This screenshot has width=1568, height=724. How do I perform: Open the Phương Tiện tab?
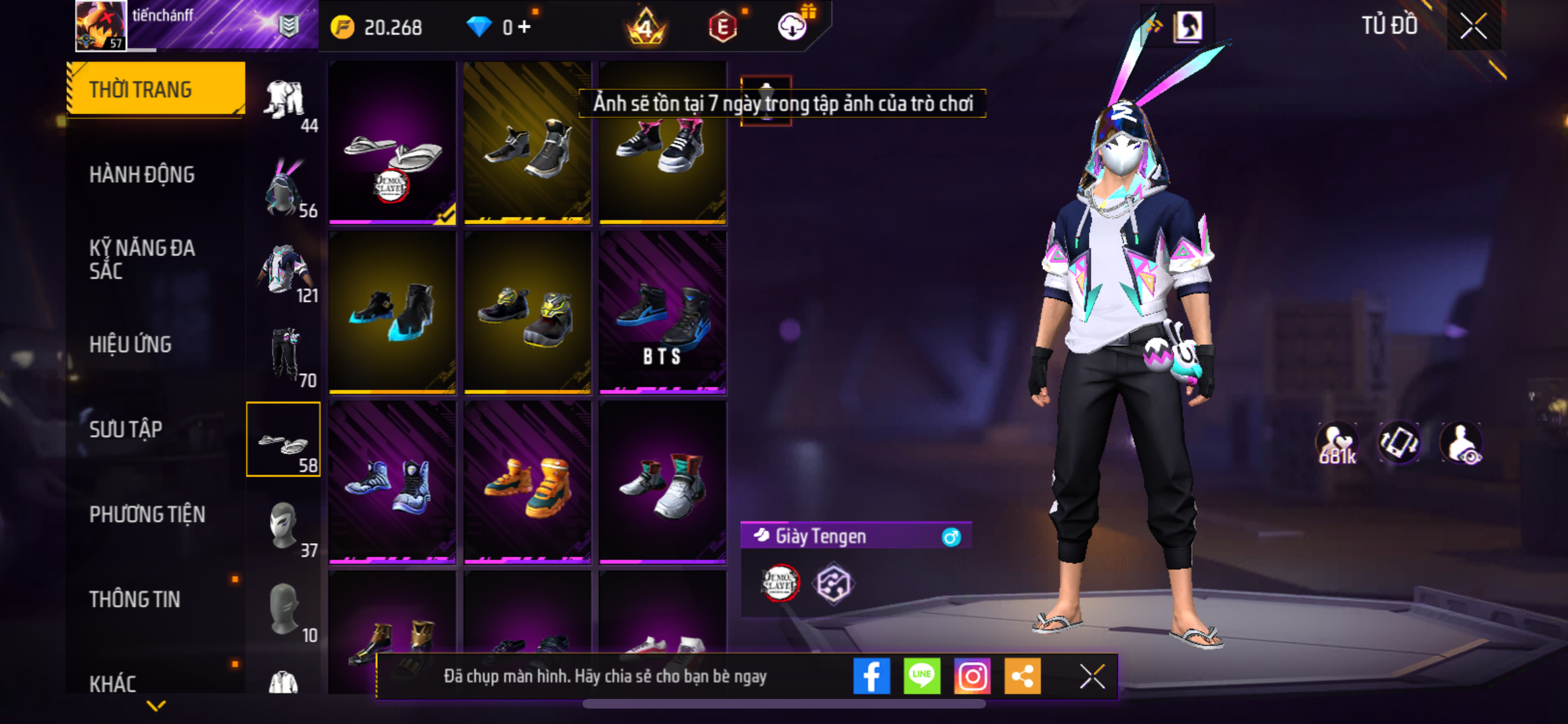[x=147, y=514]
